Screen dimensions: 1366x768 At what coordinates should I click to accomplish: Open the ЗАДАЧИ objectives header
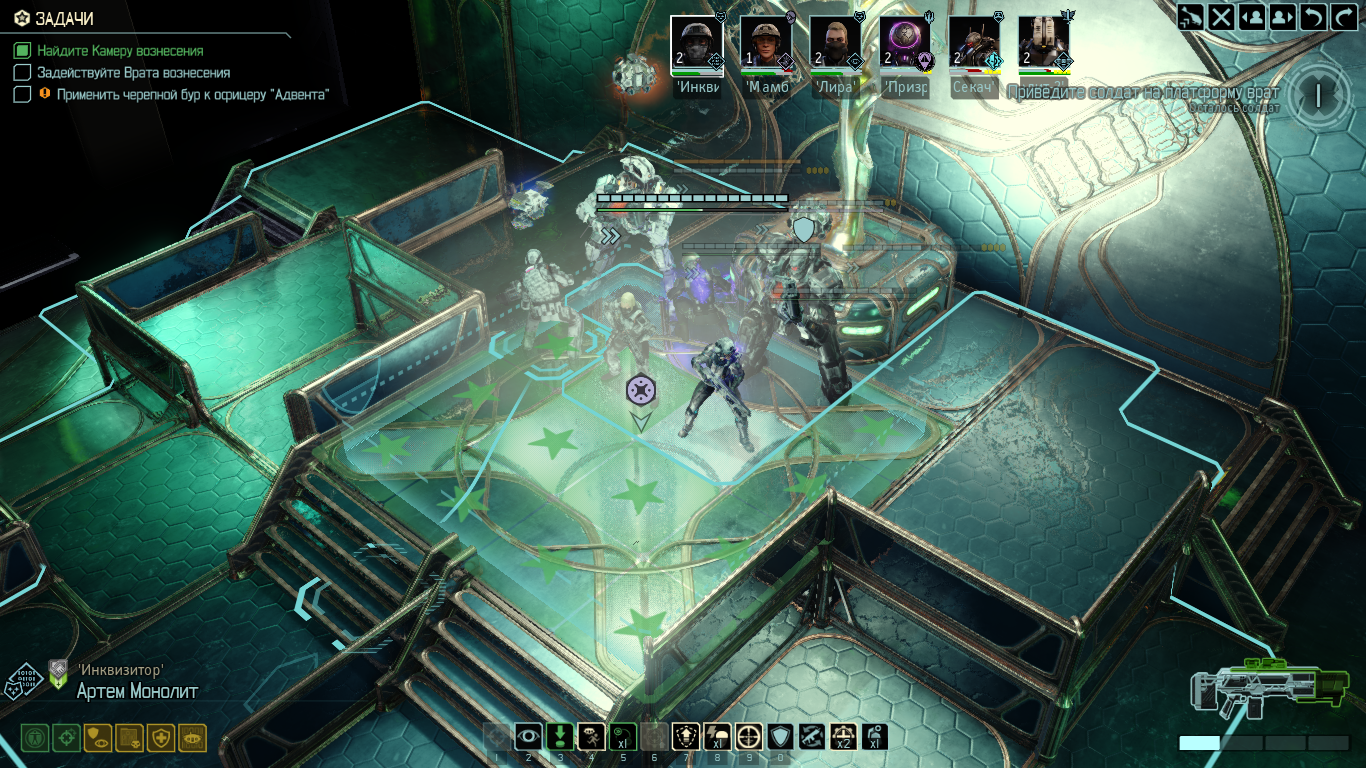click(x=60, y=19)
